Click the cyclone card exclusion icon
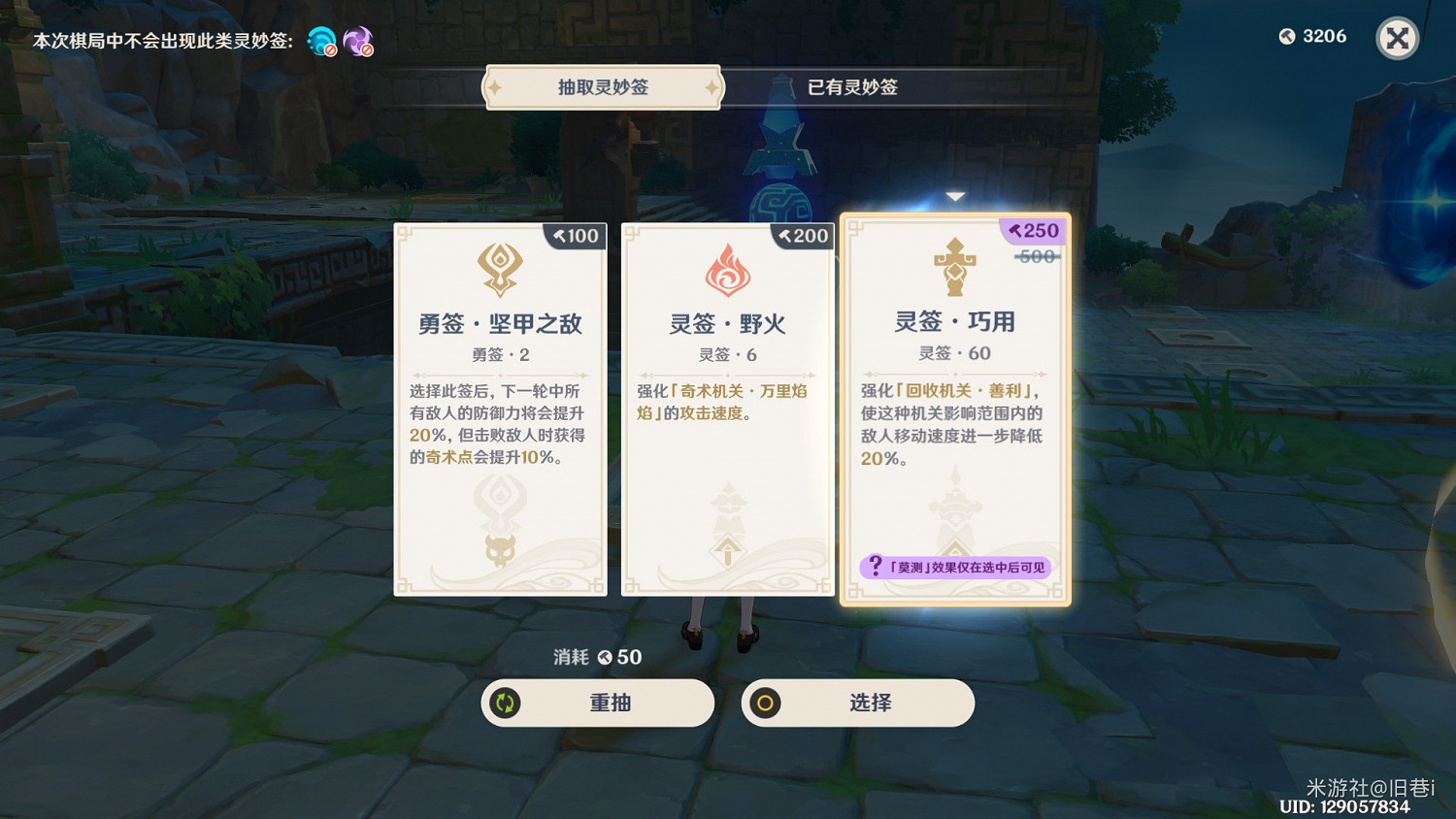1456x819 pixels. coord(321,41)
